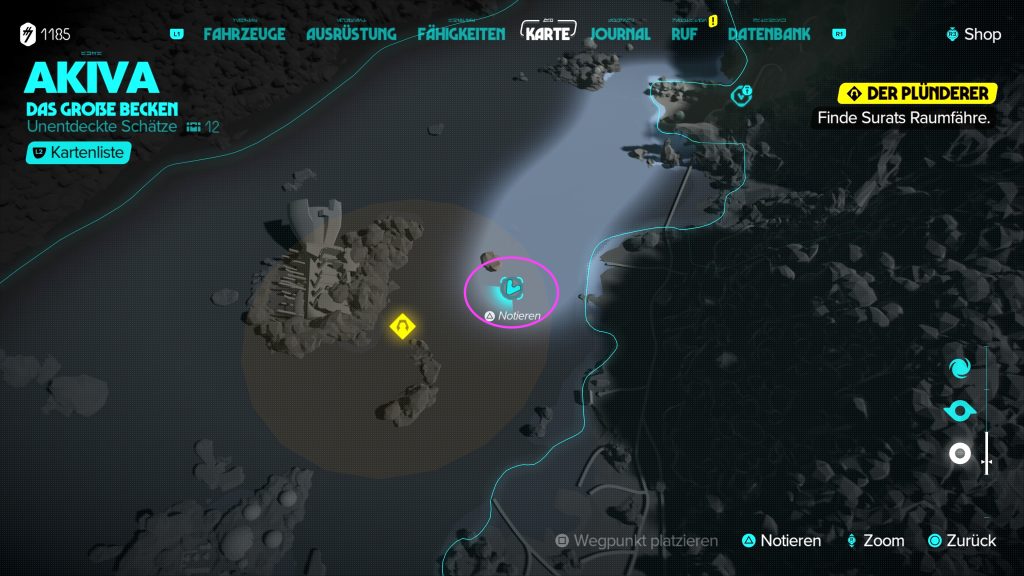Open the Fahrzeuge tab
1024x576 pixels.
[x=244, y=34]
